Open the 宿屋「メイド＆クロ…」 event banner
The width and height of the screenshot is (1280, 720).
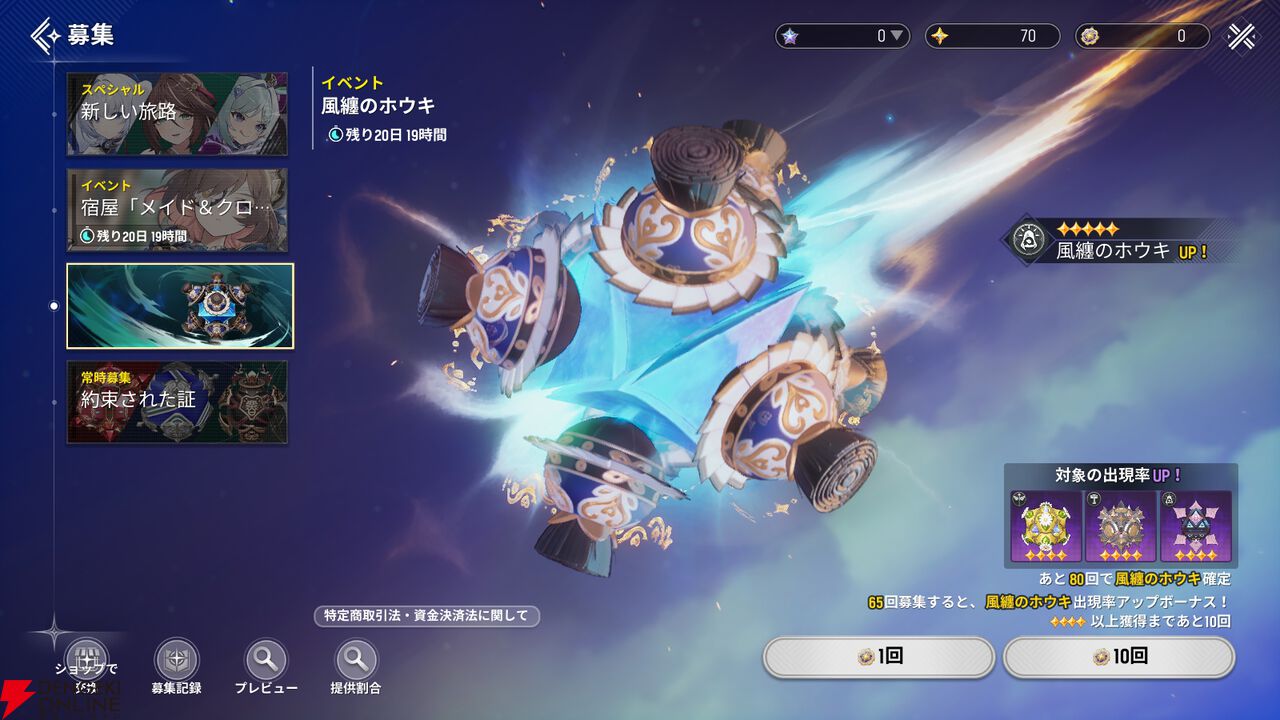177,210
